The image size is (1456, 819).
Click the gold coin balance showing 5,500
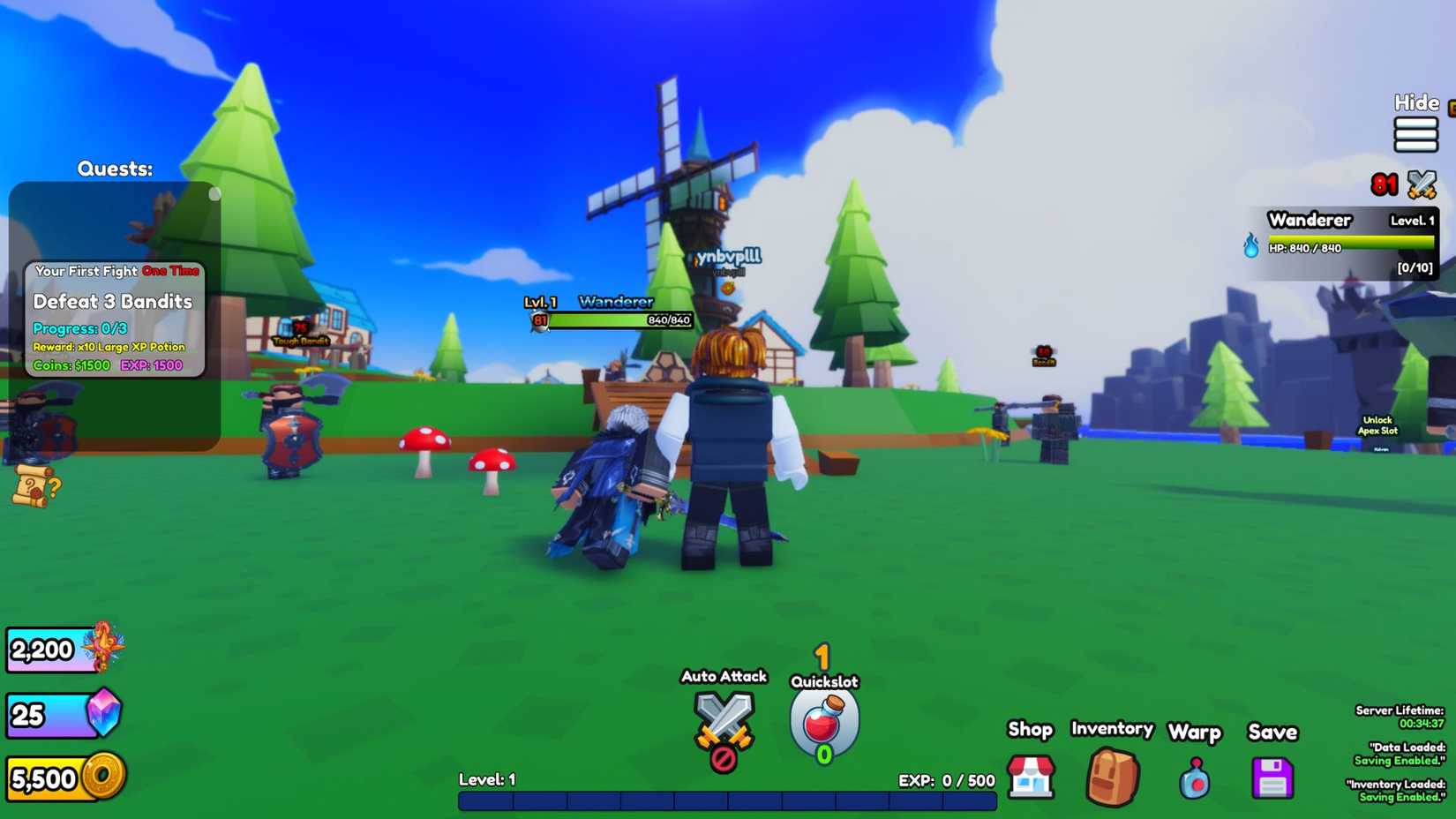pos(53,778)
